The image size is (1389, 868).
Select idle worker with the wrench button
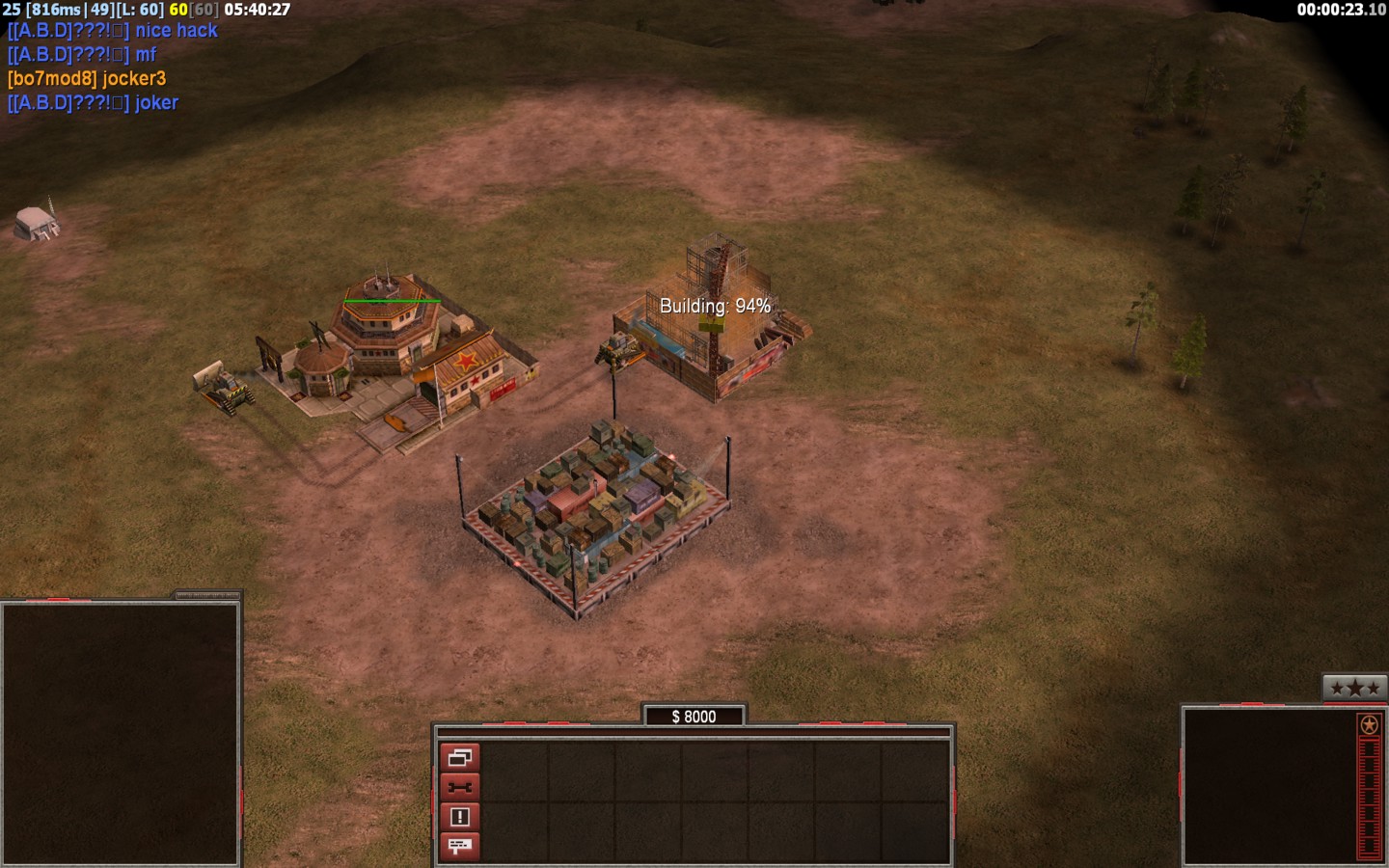pos(460,787)
